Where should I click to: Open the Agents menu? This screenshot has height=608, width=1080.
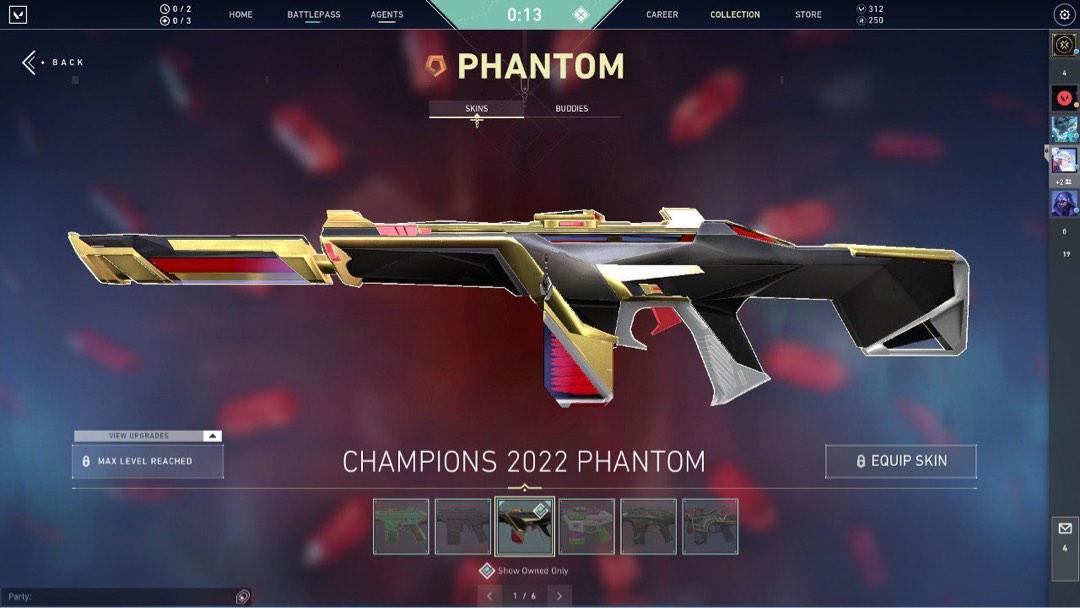tap(387, 15)
